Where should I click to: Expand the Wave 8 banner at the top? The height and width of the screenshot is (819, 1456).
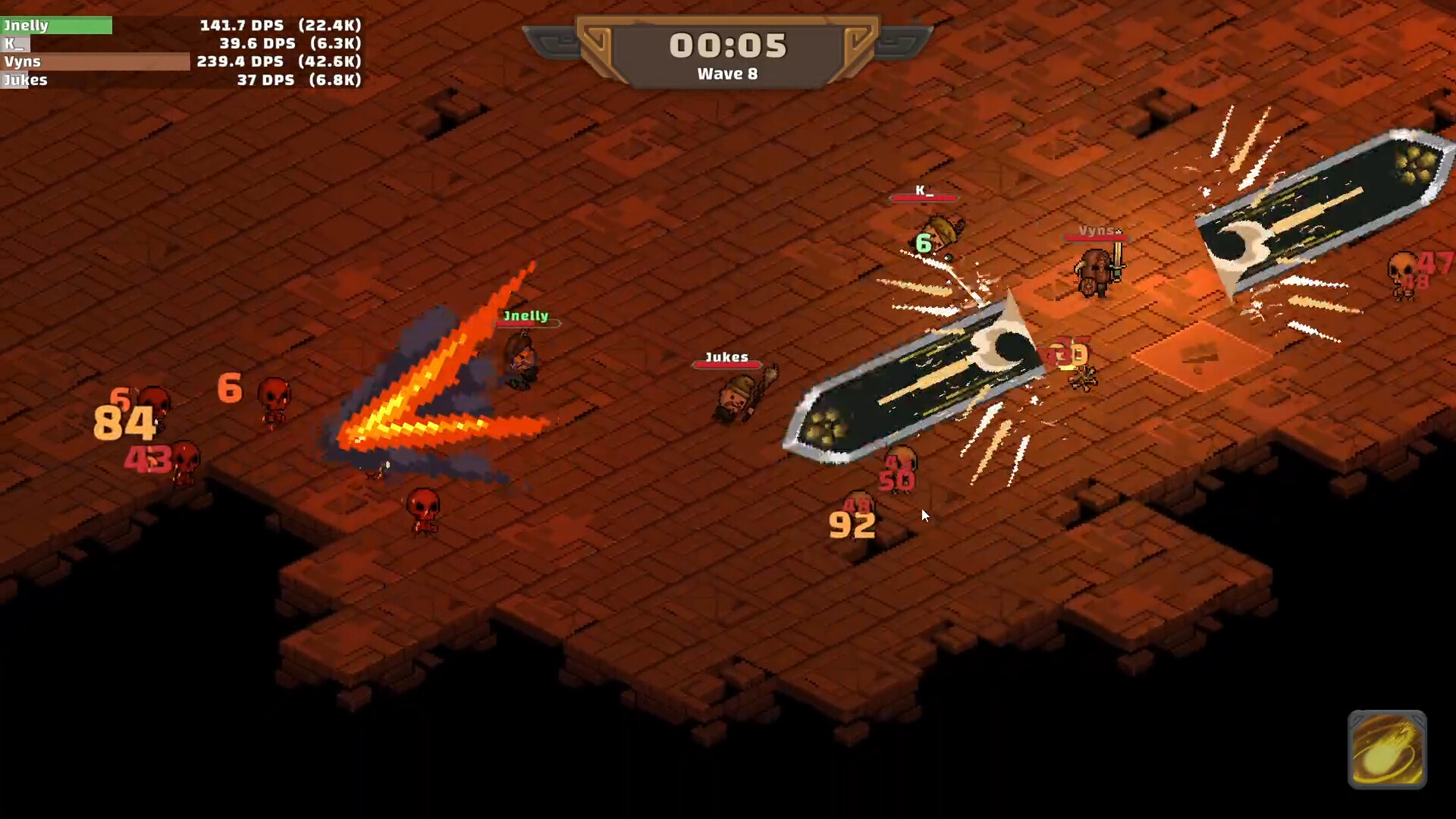pyautogui.click(x=728, y=74)
